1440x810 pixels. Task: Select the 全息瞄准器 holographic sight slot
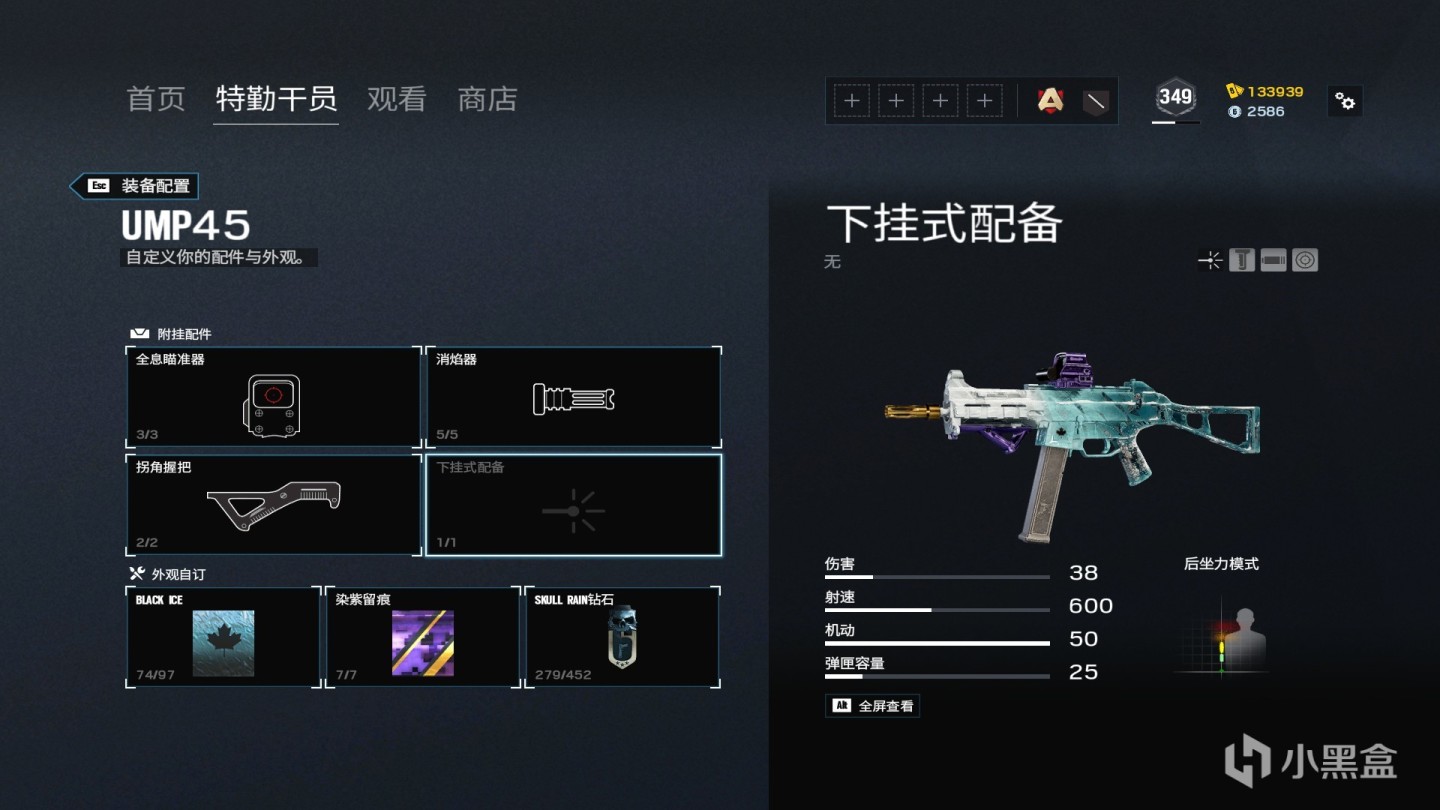pos(273,397)
